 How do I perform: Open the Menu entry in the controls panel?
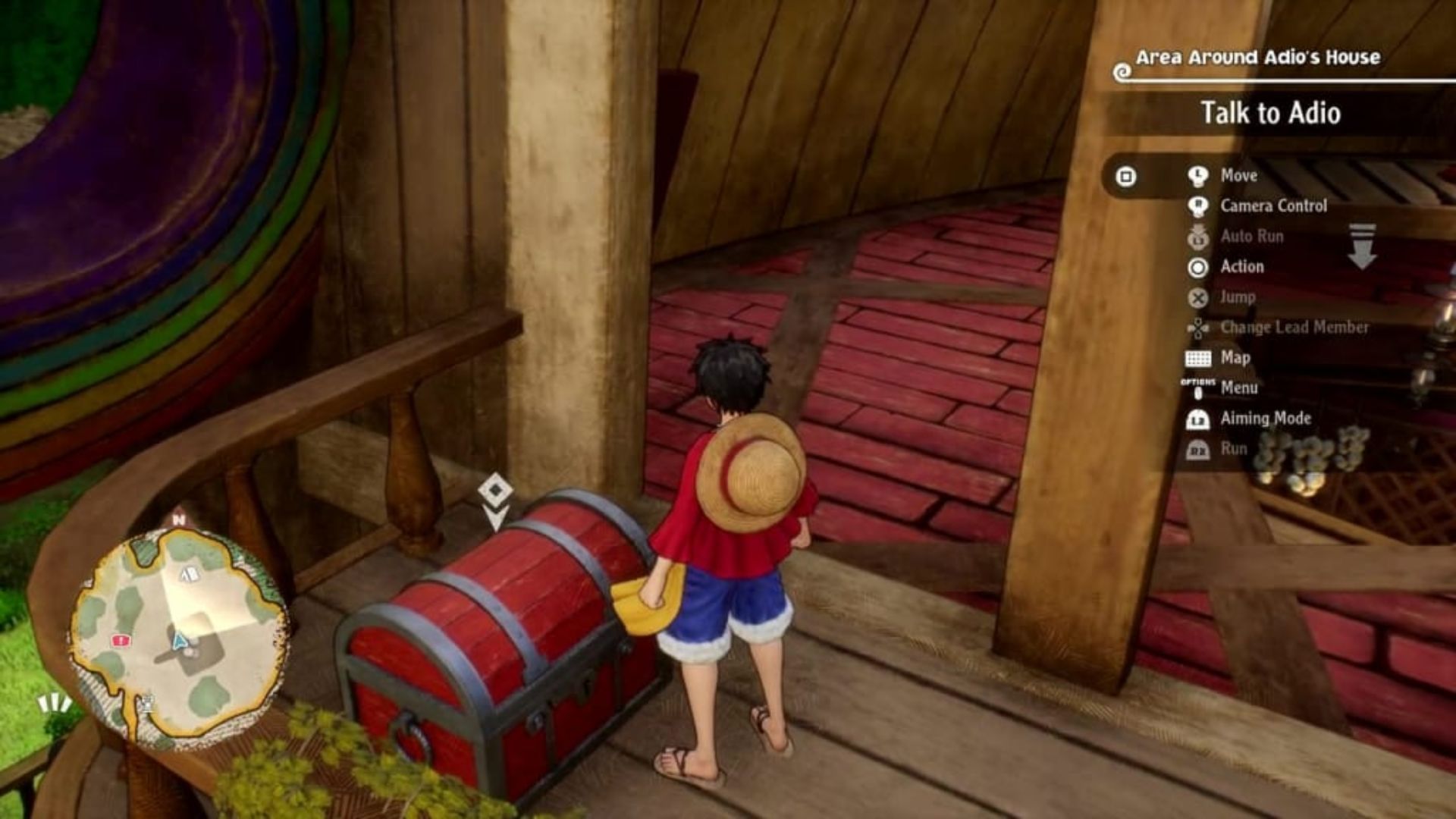(x=1238, y=388)
